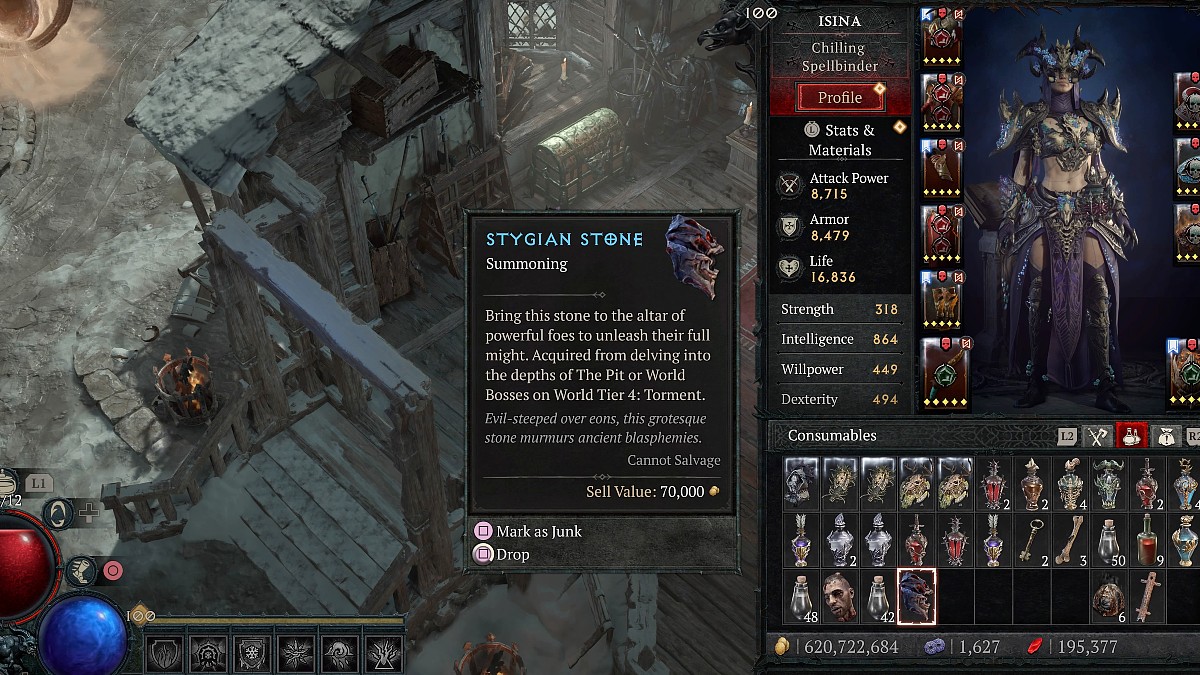1200x675 pixels.
Task: Open Stats & Materials panel
Action: point(839,140)
